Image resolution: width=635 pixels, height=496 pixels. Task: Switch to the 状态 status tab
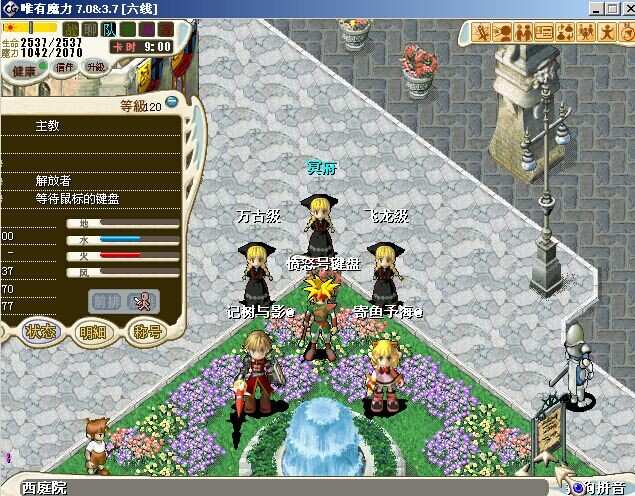coord(41,331)
